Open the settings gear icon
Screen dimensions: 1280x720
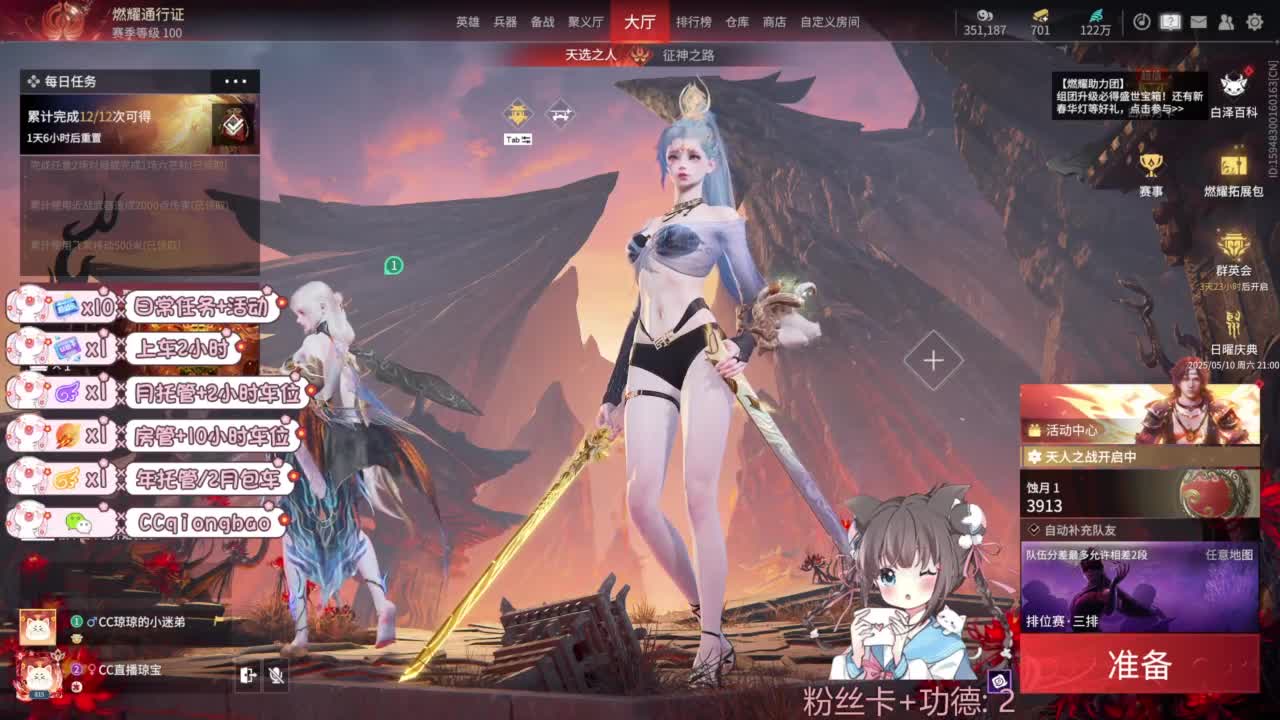tap(1255, 22)
